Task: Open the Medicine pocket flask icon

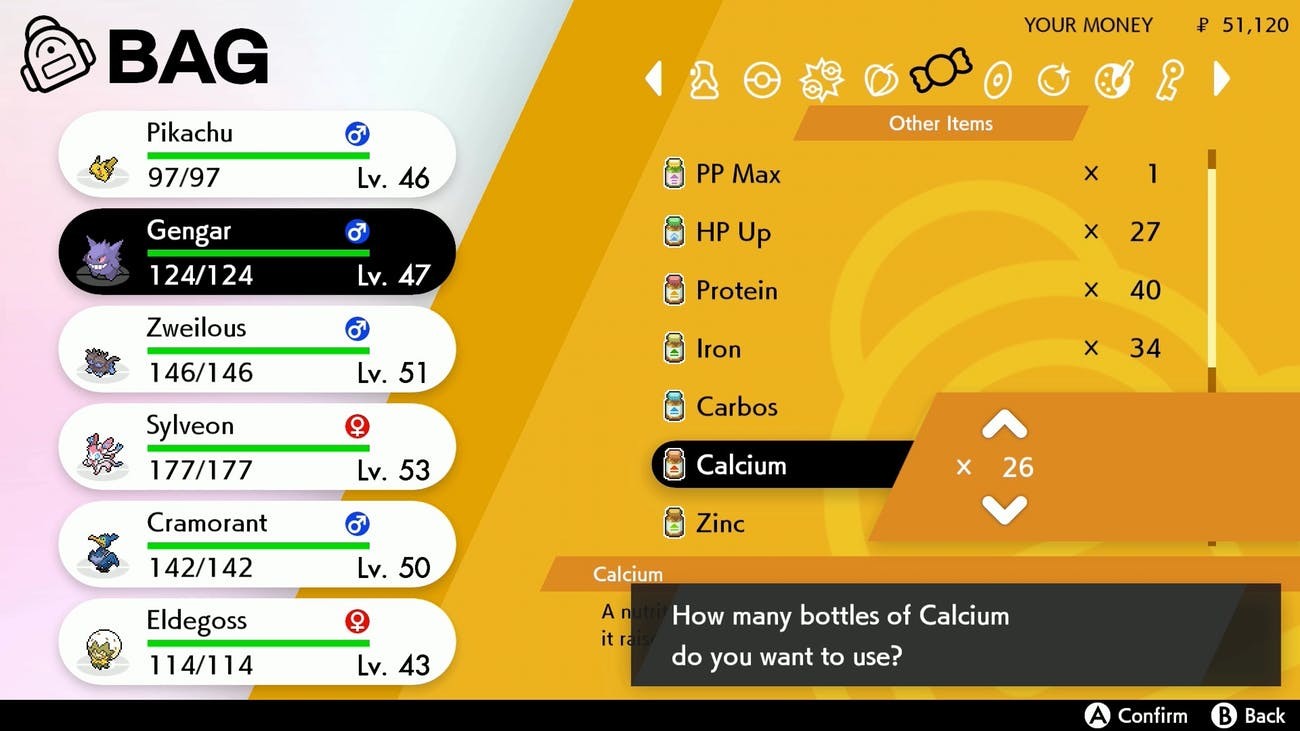Action: (x=705, y=80)
